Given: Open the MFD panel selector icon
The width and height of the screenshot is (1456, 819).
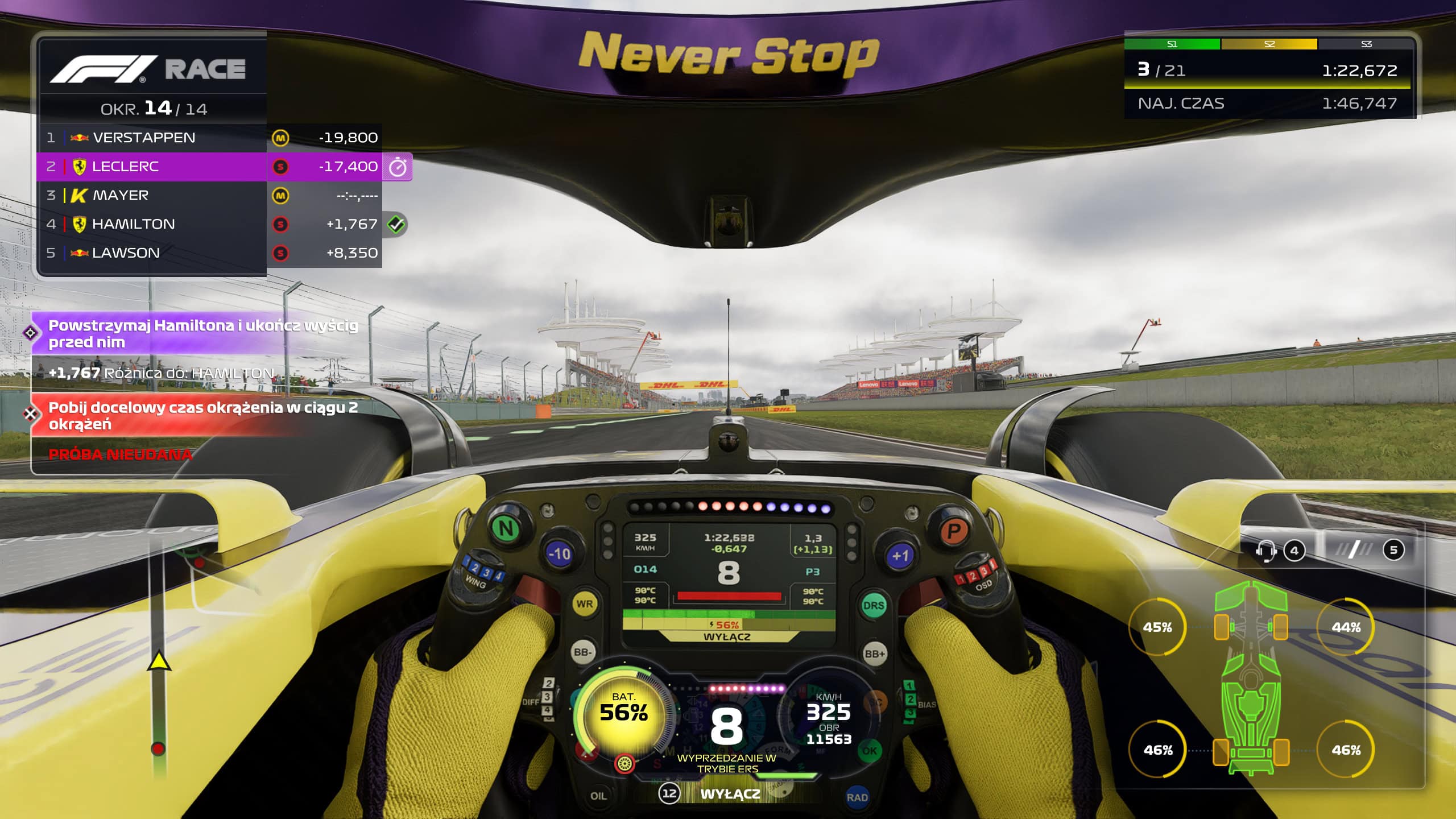Looking at the screenshot, I should 1354,549.
